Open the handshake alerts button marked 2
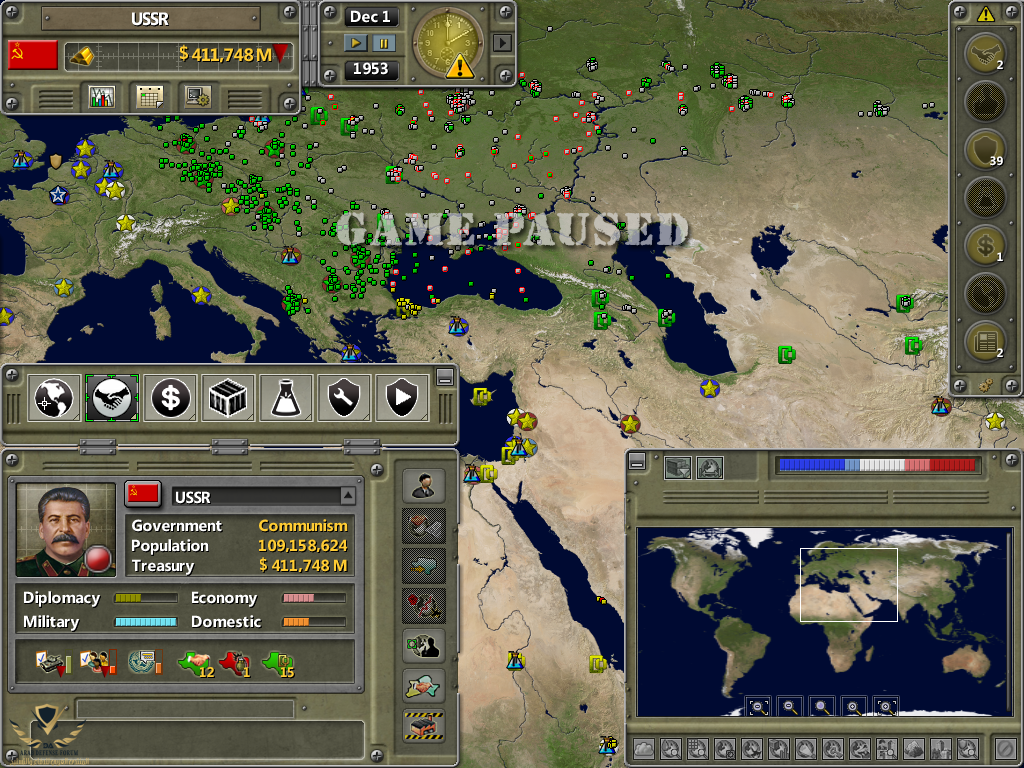This screenshot has height=768, width=1024. click(x=985, y=54)
